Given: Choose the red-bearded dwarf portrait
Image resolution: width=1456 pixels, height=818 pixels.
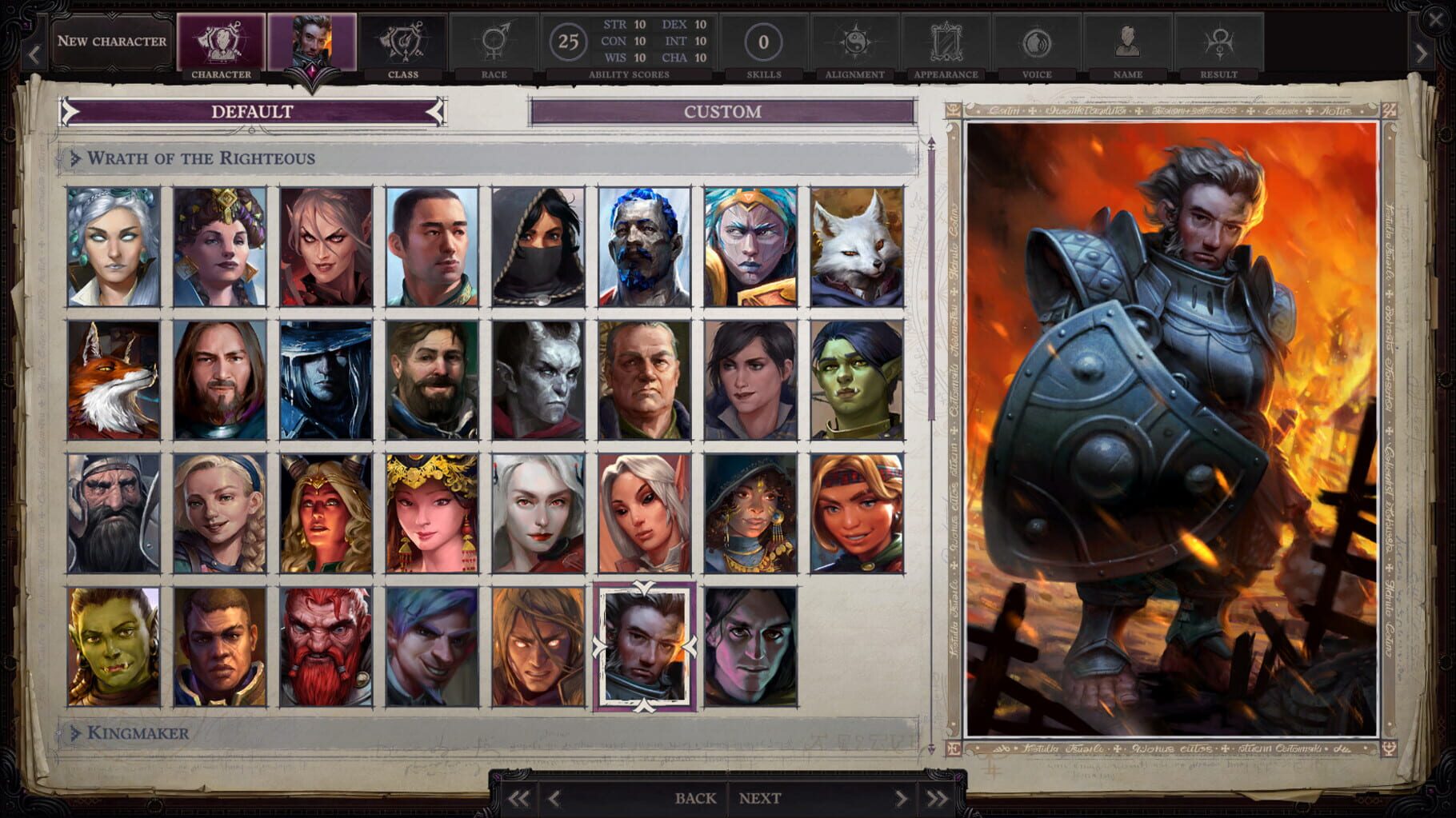Looking at the screenshot, I should tap(324, 648).
